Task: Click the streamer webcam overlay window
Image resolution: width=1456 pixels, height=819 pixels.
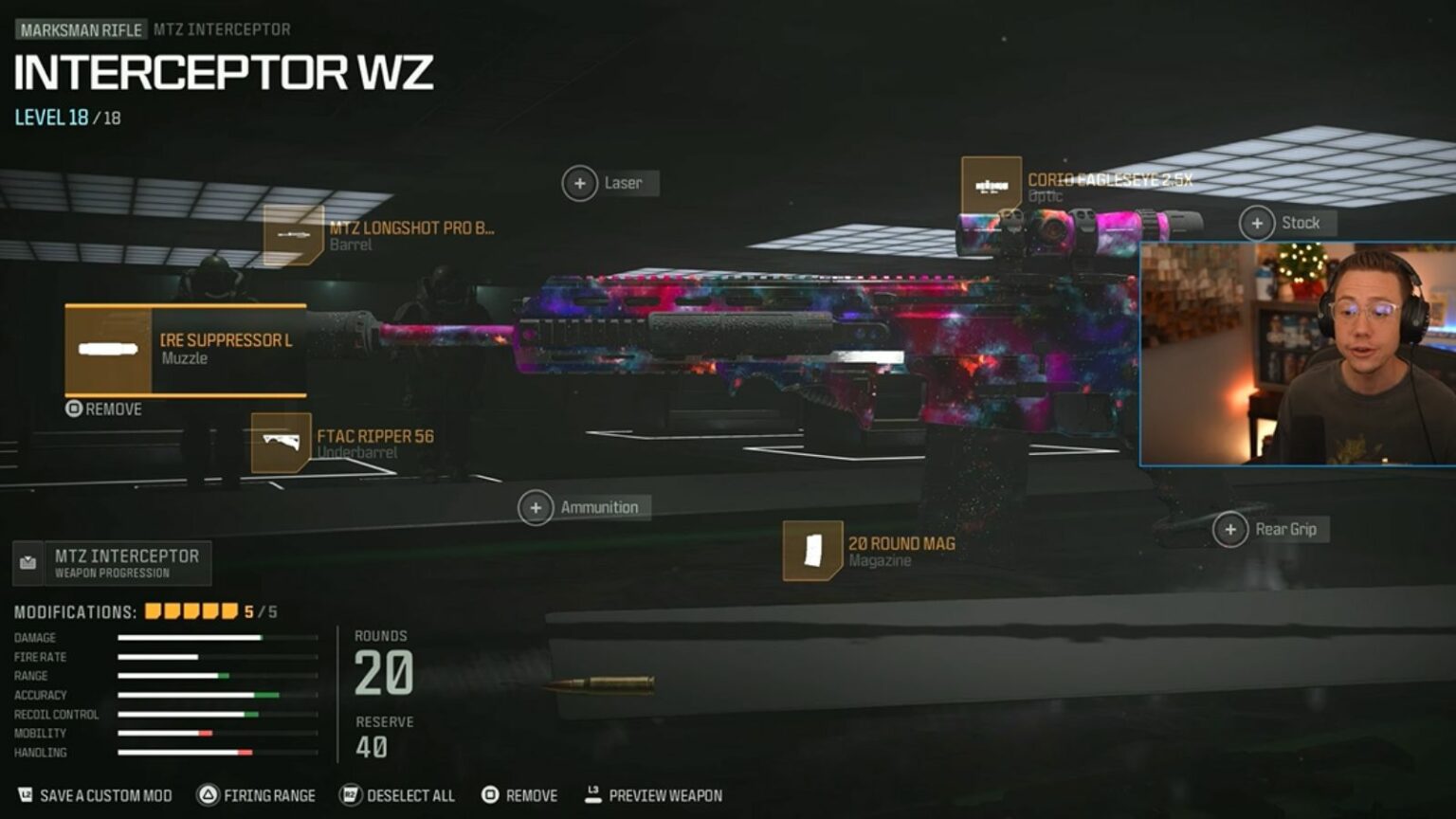Action: [x=1294, y=354]
